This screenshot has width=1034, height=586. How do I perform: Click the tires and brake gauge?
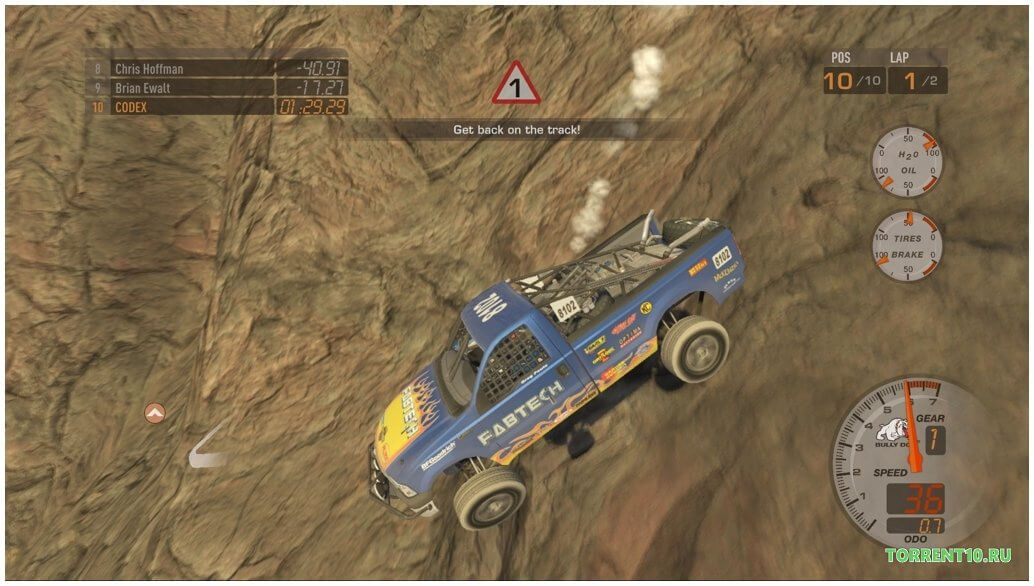pyautogui.click(x=907, y=244)
